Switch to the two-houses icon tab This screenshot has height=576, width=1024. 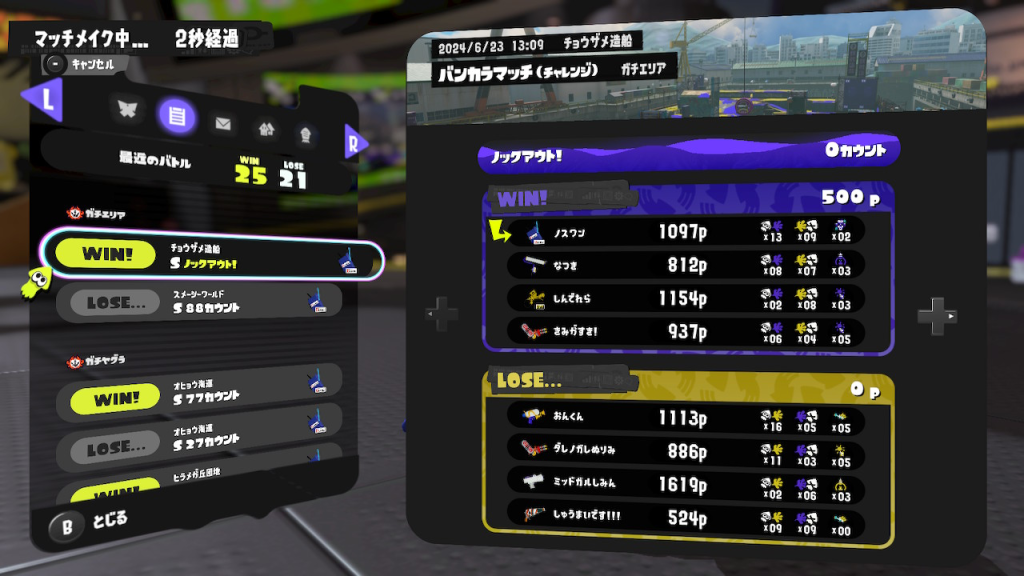(265, 127)
